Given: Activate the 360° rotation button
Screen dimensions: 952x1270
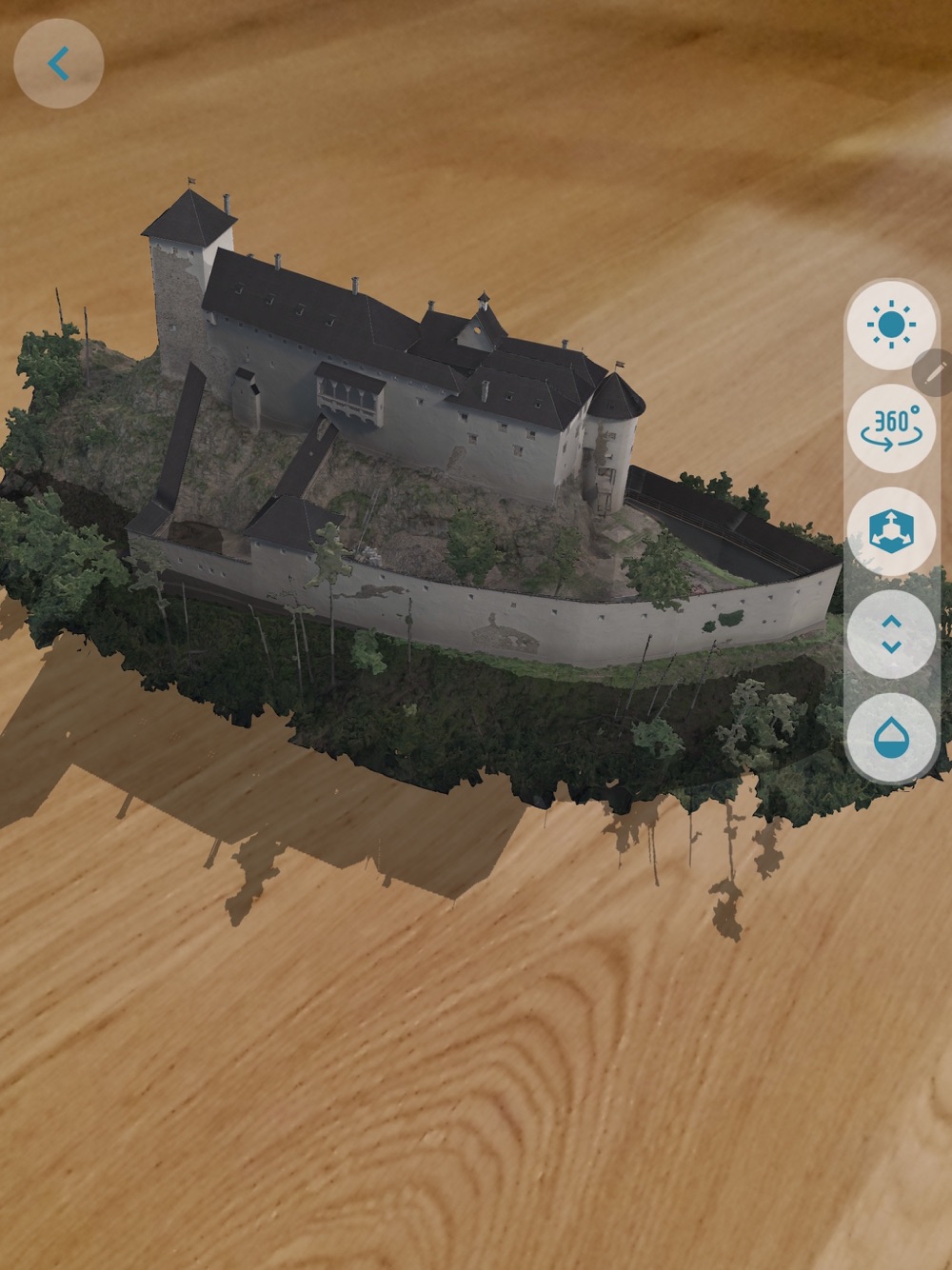Looking at the screenshot, I should 891,428.
